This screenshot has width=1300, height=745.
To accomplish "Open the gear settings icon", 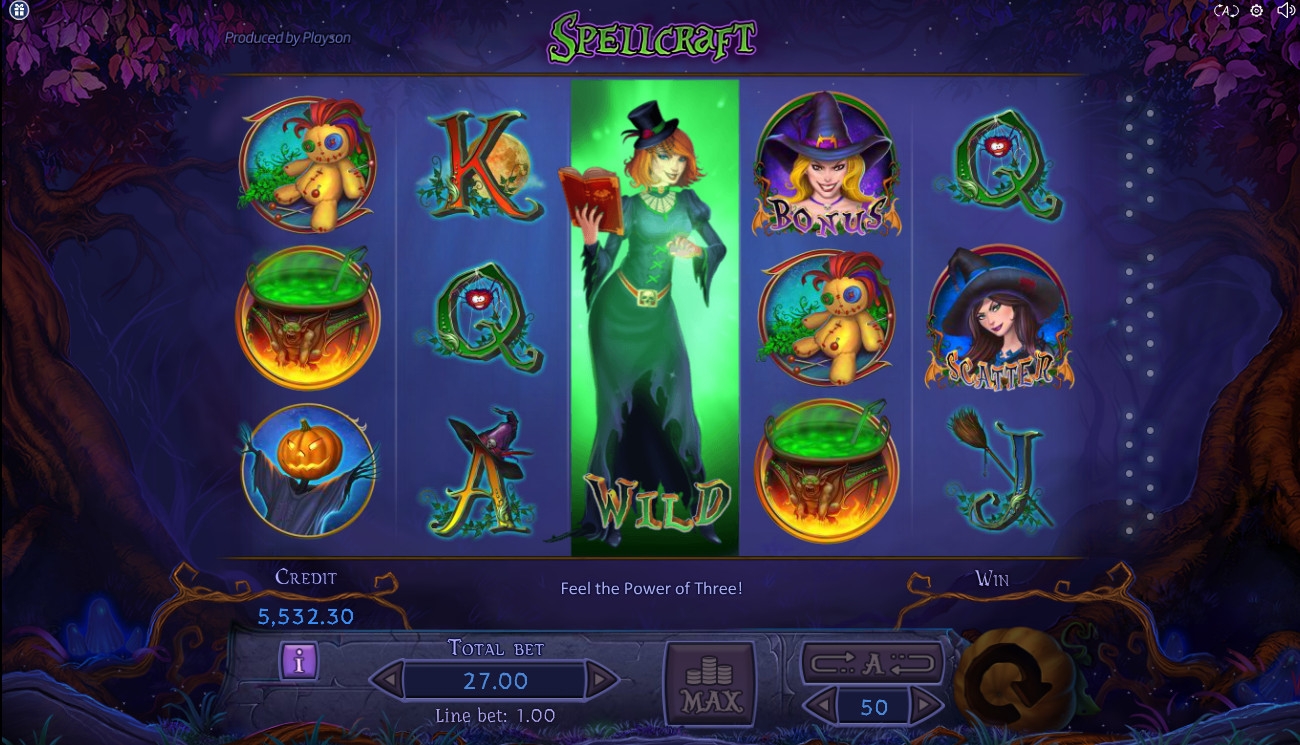I will point(1257,11).
